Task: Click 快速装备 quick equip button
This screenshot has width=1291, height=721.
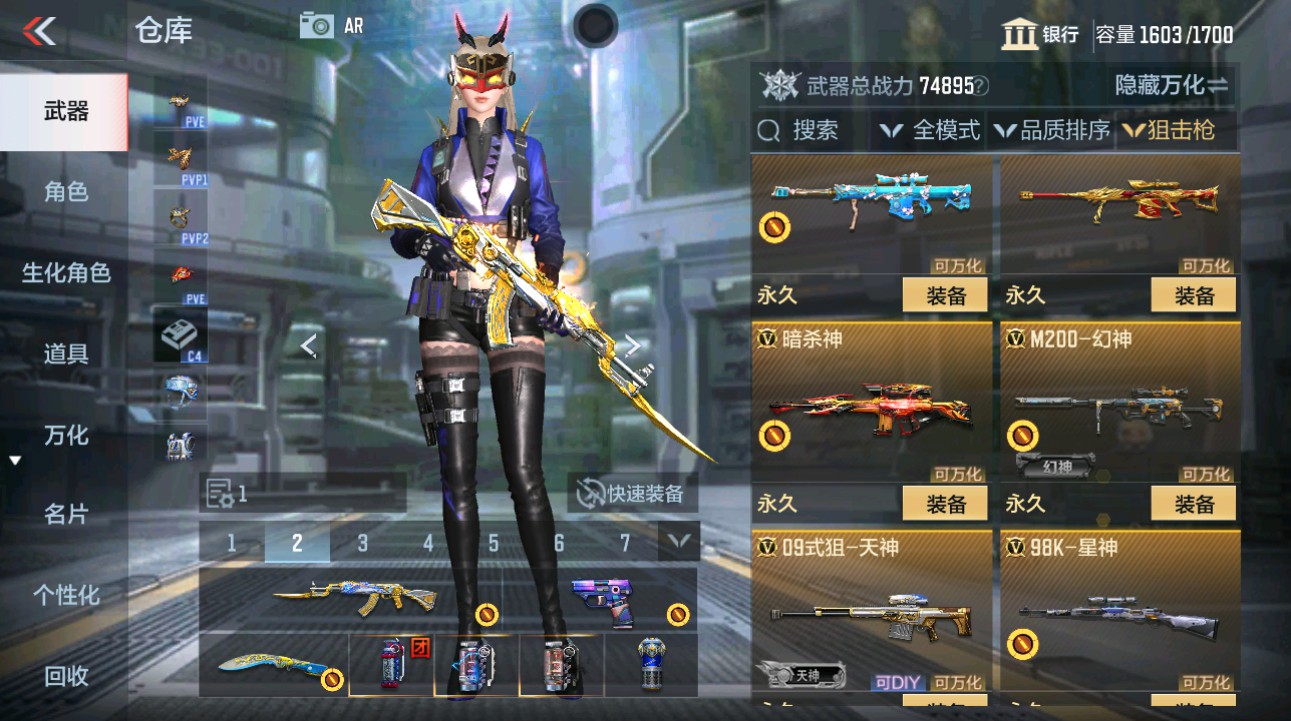Action: coord(633,490)
